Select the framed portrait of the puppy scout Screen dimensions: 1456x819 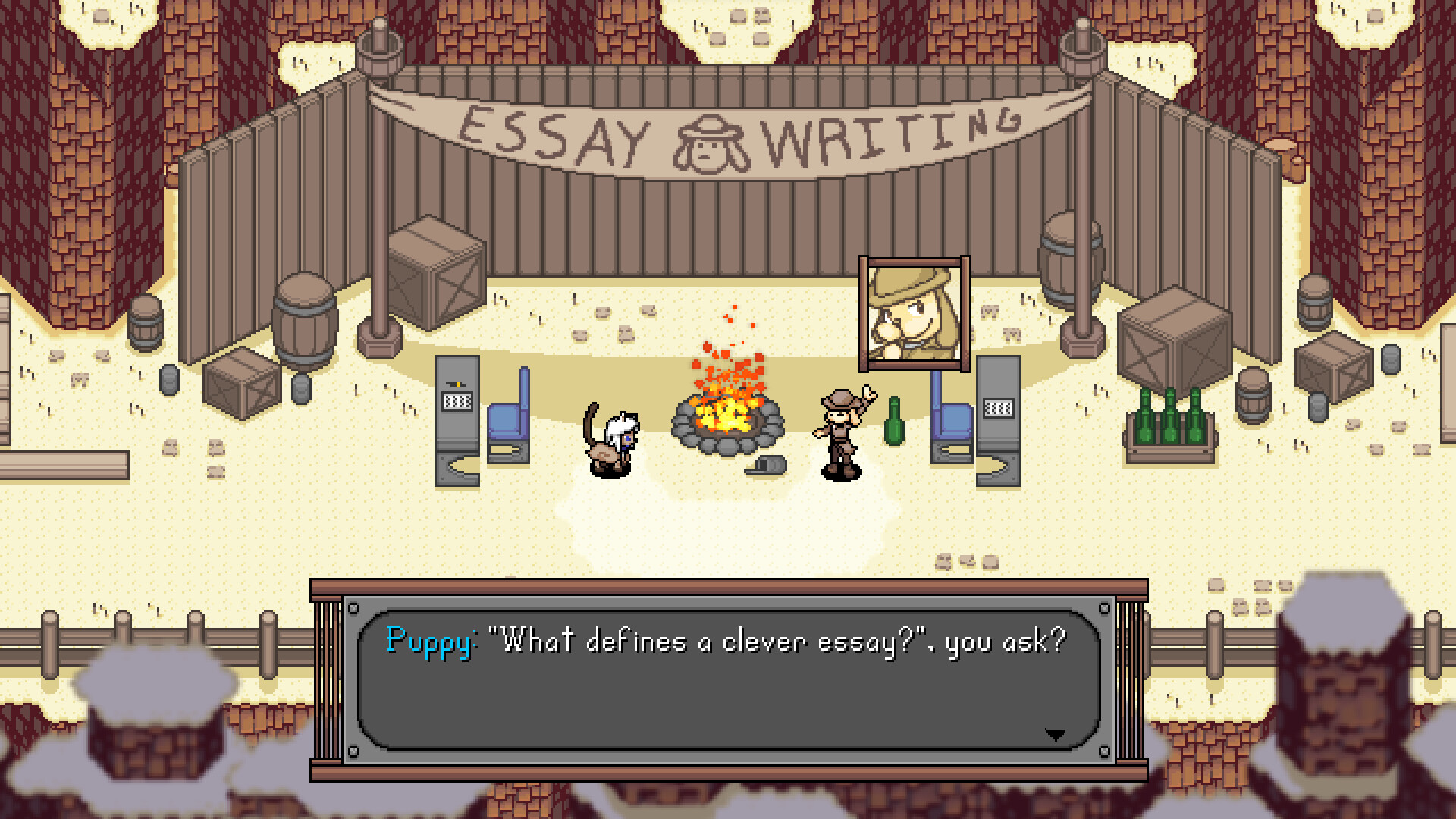pyautogui.click(x=914, y=313)
